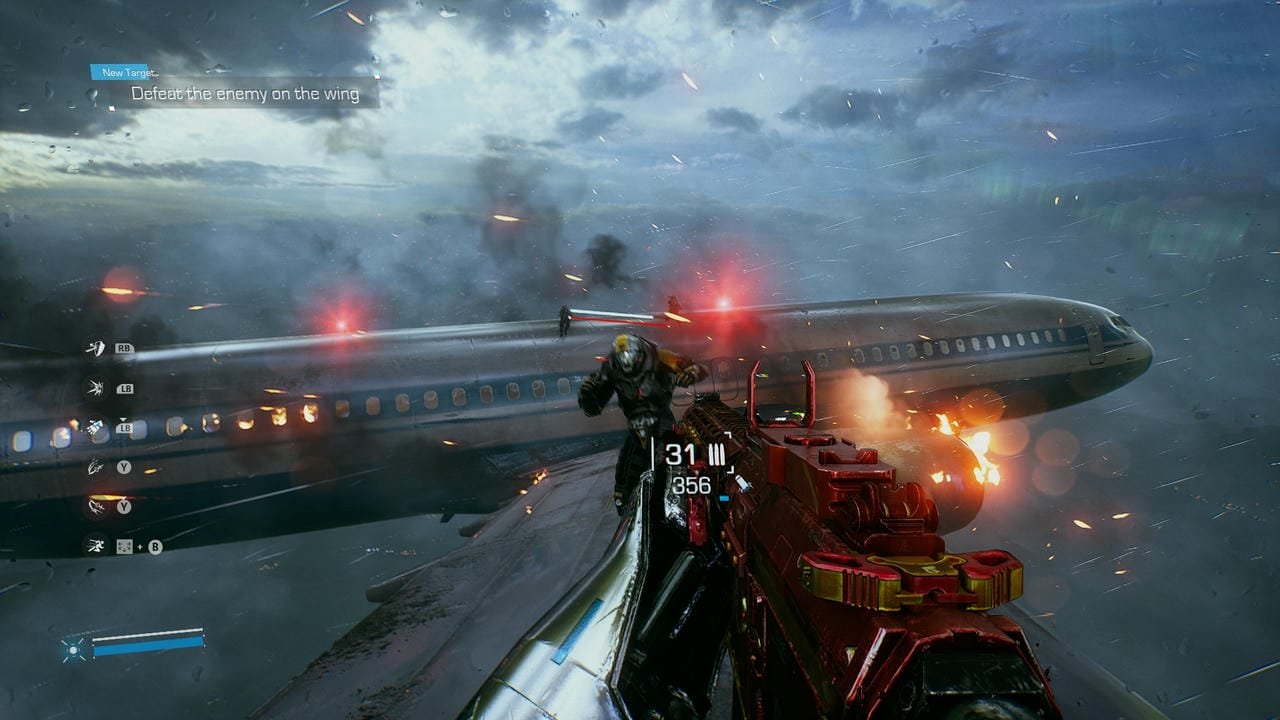Use the ability icon with arrow-marked LB
Viewport: 1280px width, 720px height.
click(x=96, y=427)
